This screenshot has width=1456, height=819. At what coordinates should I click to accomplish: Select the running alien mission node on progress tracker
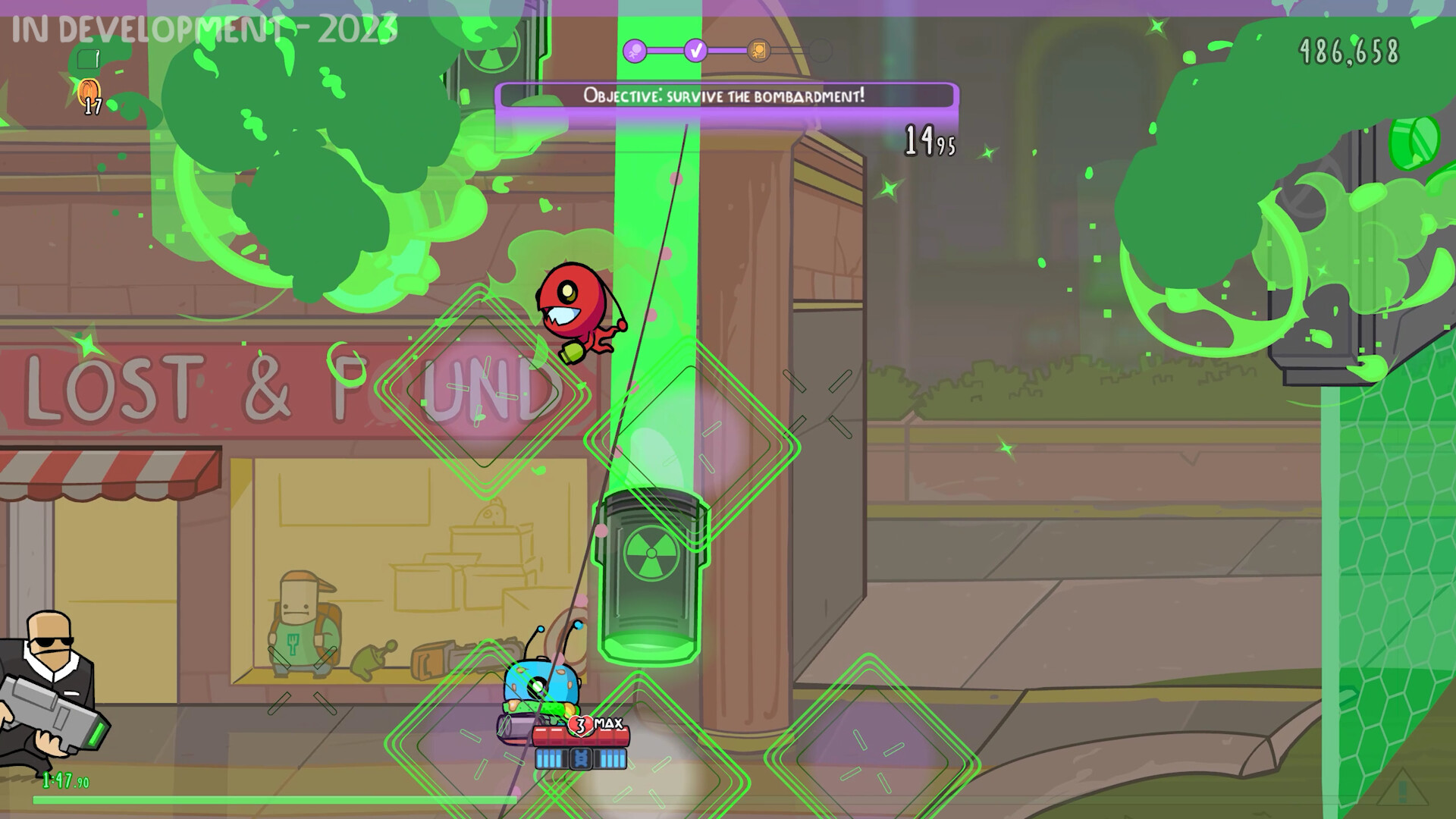(634, 50)
